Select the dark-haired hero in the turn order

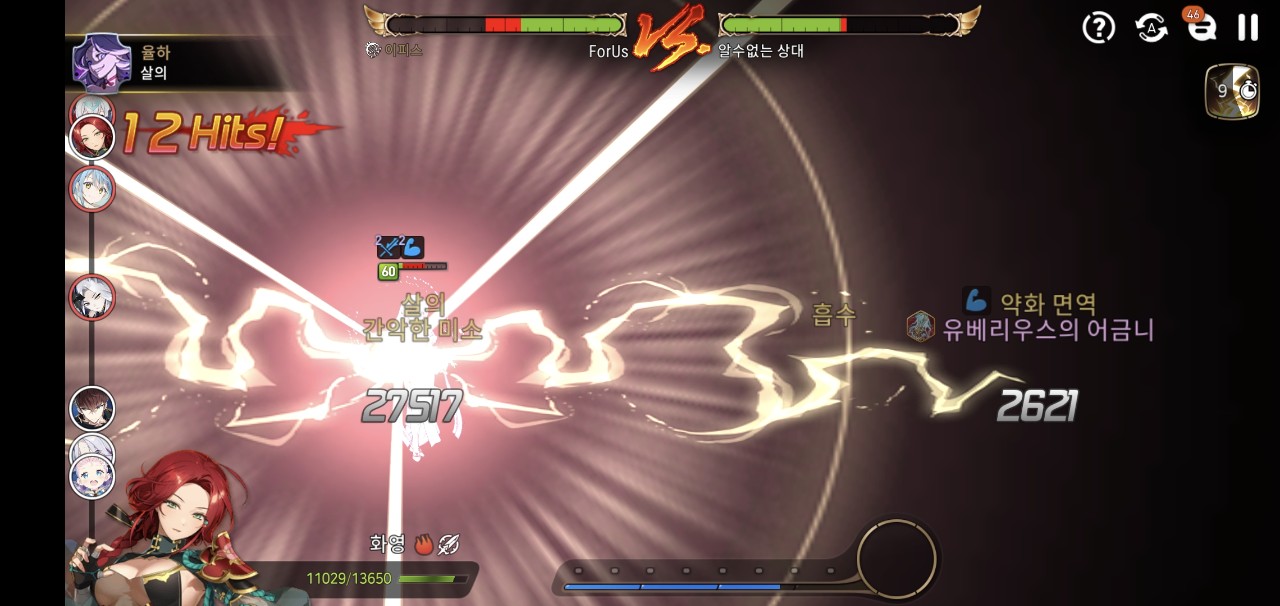[x=92, y=408]
